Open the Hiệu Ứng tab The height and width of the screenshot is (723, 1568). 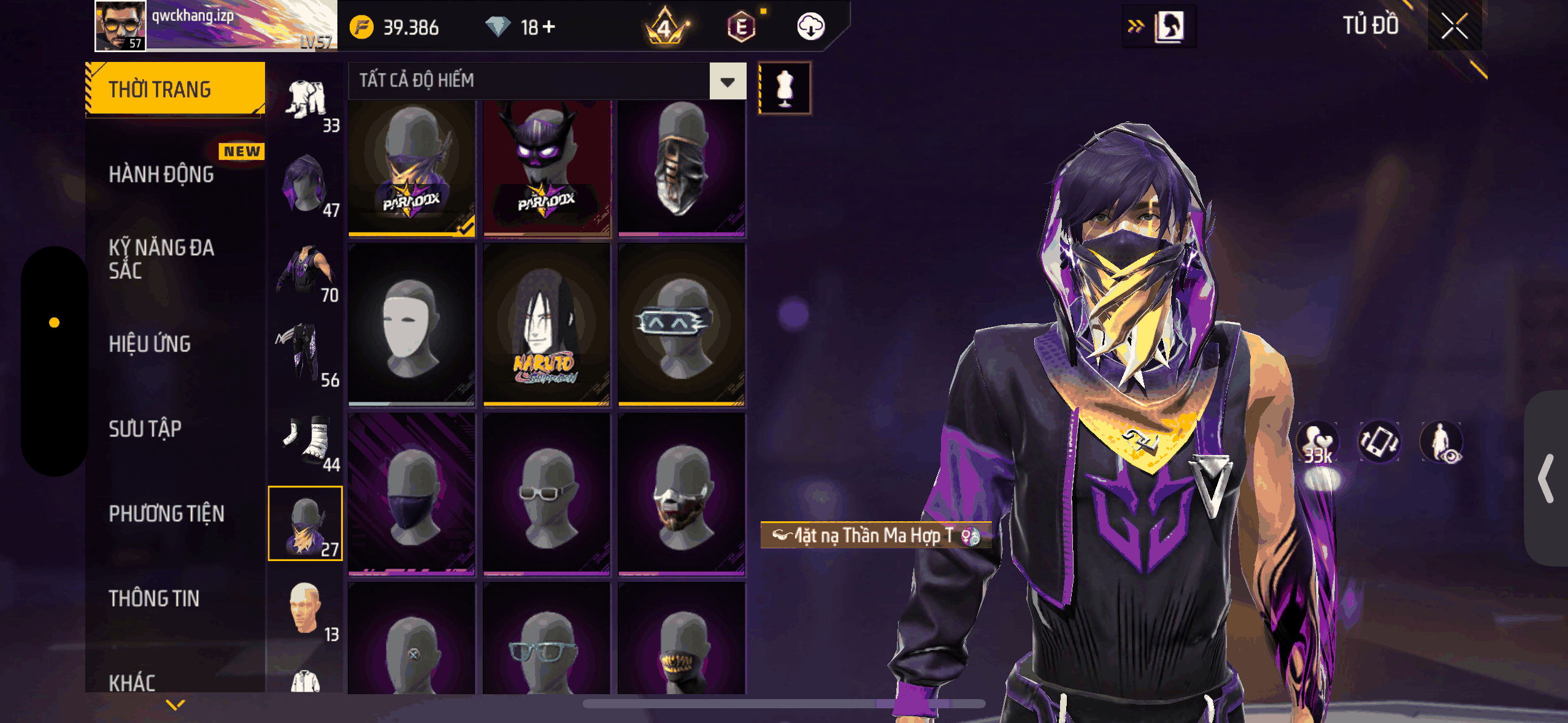(x=150, y=344)
